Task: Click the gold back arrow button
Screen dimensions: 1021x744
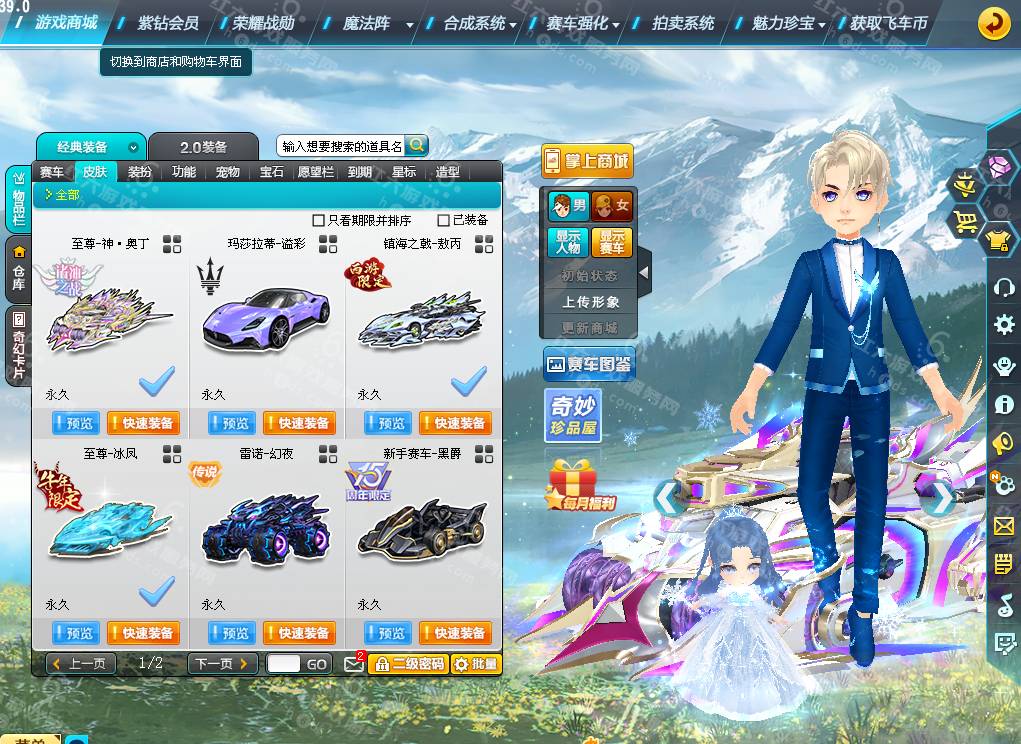Action: click(x=994, y=23)
